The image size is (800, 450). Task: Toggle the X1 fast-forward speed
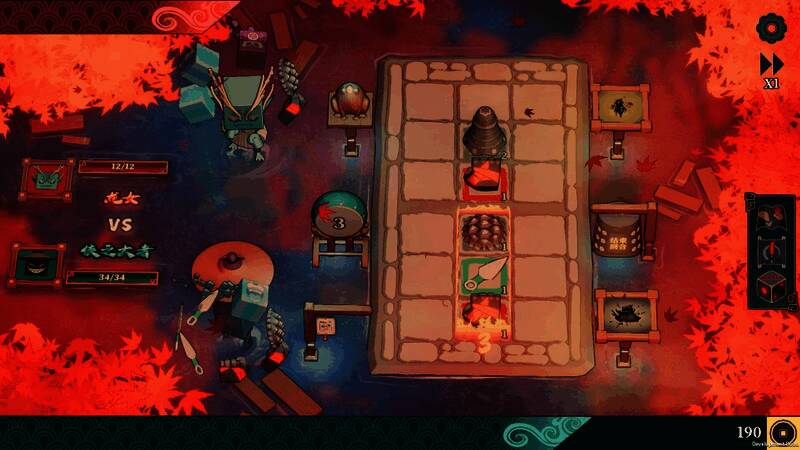[771, 69]
